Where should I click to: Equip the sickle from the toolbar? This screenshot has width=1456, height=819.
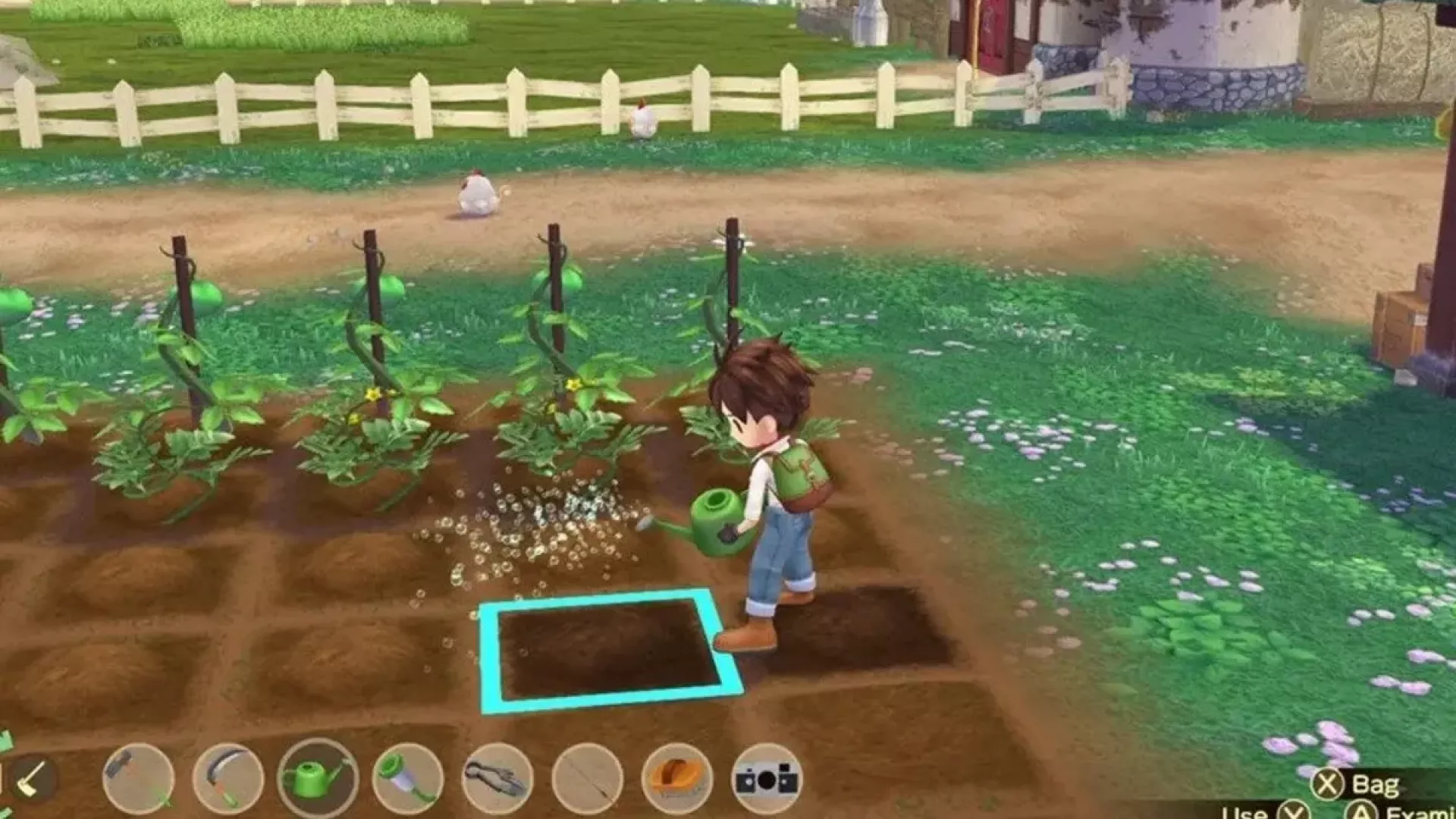227,778
